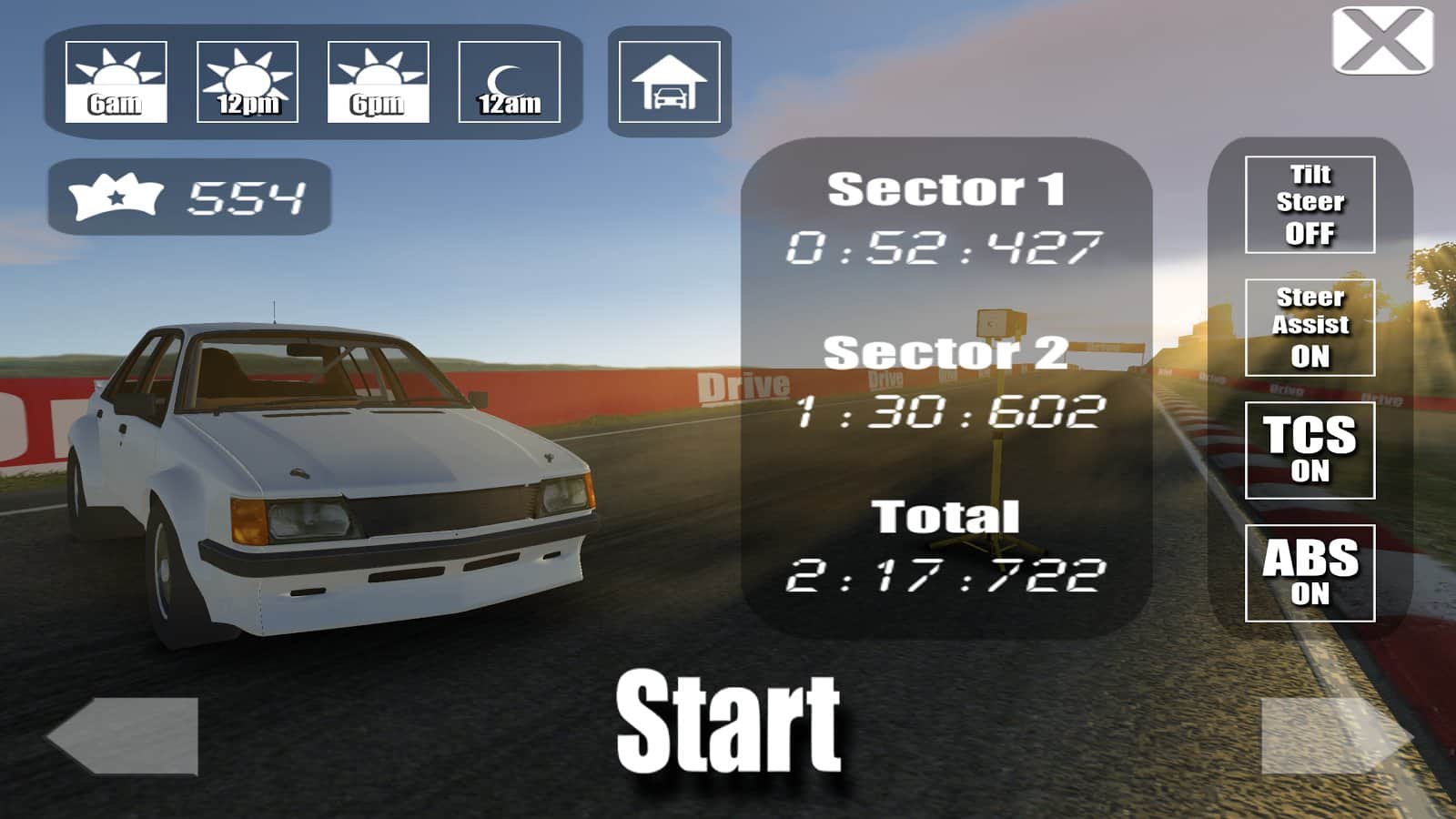Toggle Steer Assist setting
The image size is (1456, 819).
1309,328
